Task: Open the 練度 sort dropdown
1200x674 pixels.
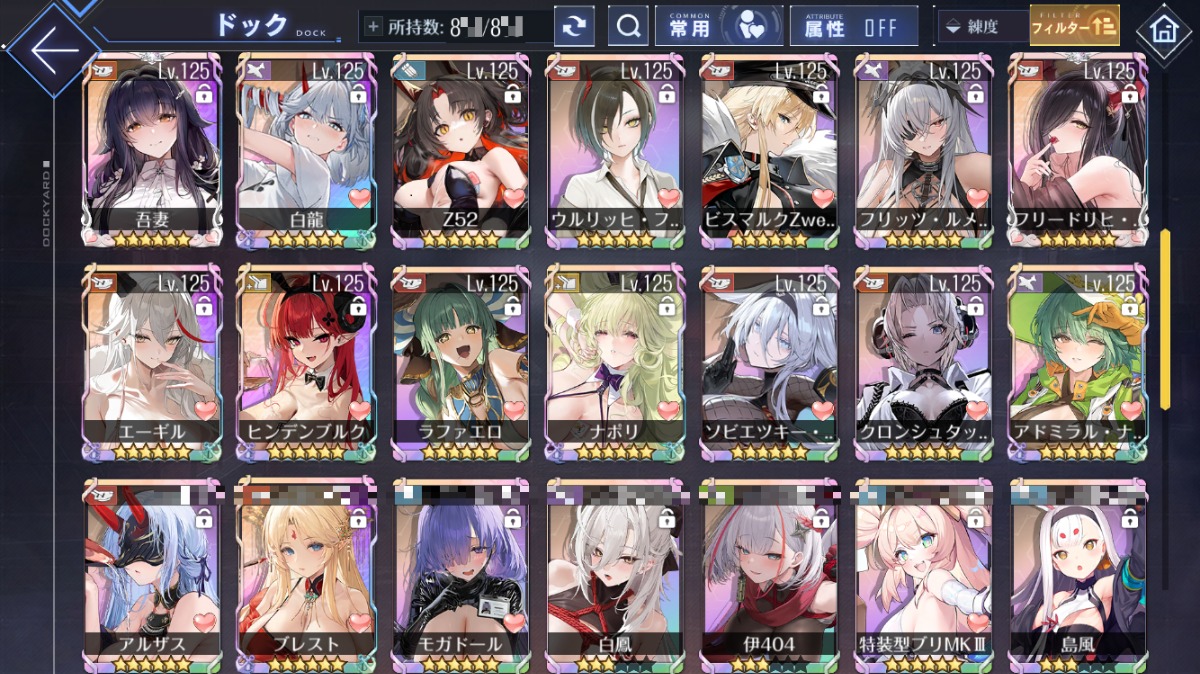Action: (x=981, y=27)
